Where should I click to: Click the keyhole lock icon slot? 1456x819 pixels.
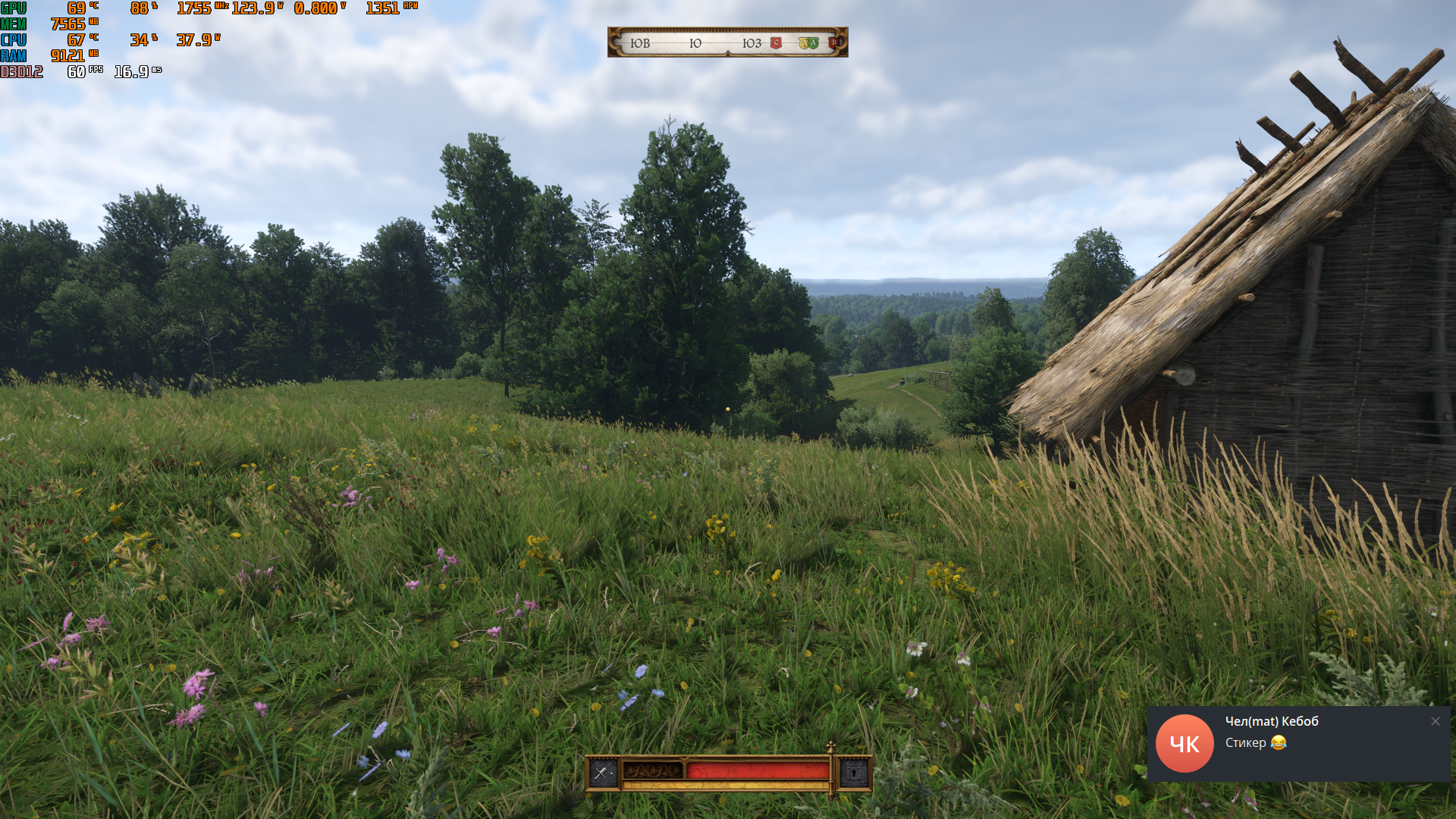click(855, 773)
